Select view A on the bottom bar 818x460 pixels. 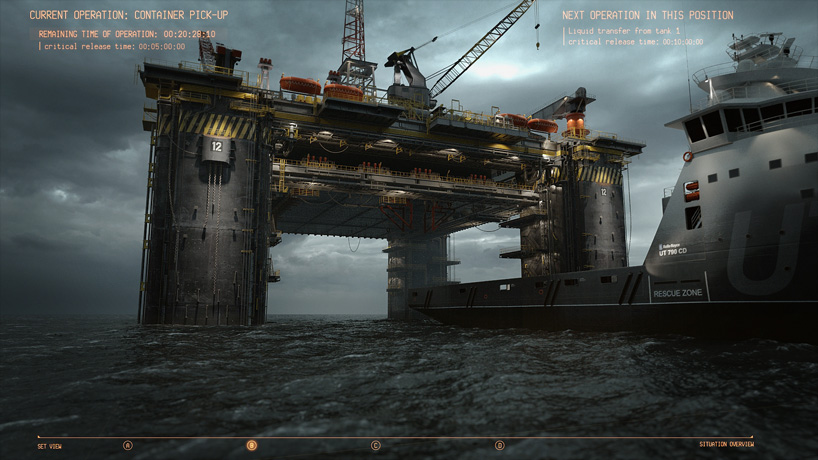pyautogui.click(x=127, y=445)
